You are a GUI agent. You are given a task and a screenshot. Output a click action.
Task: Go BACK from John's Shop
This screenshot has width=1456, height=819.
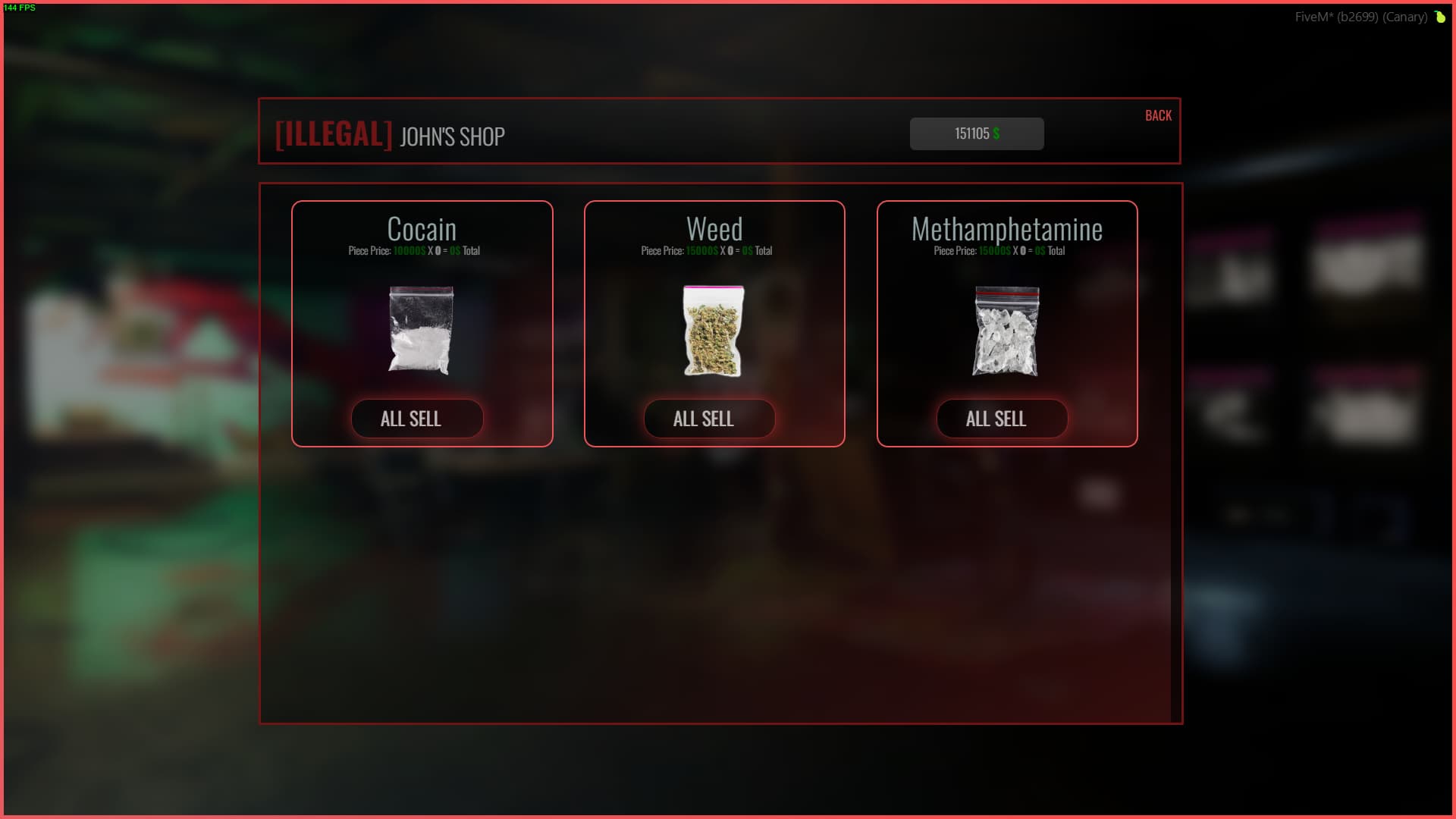coord(1158,115)
